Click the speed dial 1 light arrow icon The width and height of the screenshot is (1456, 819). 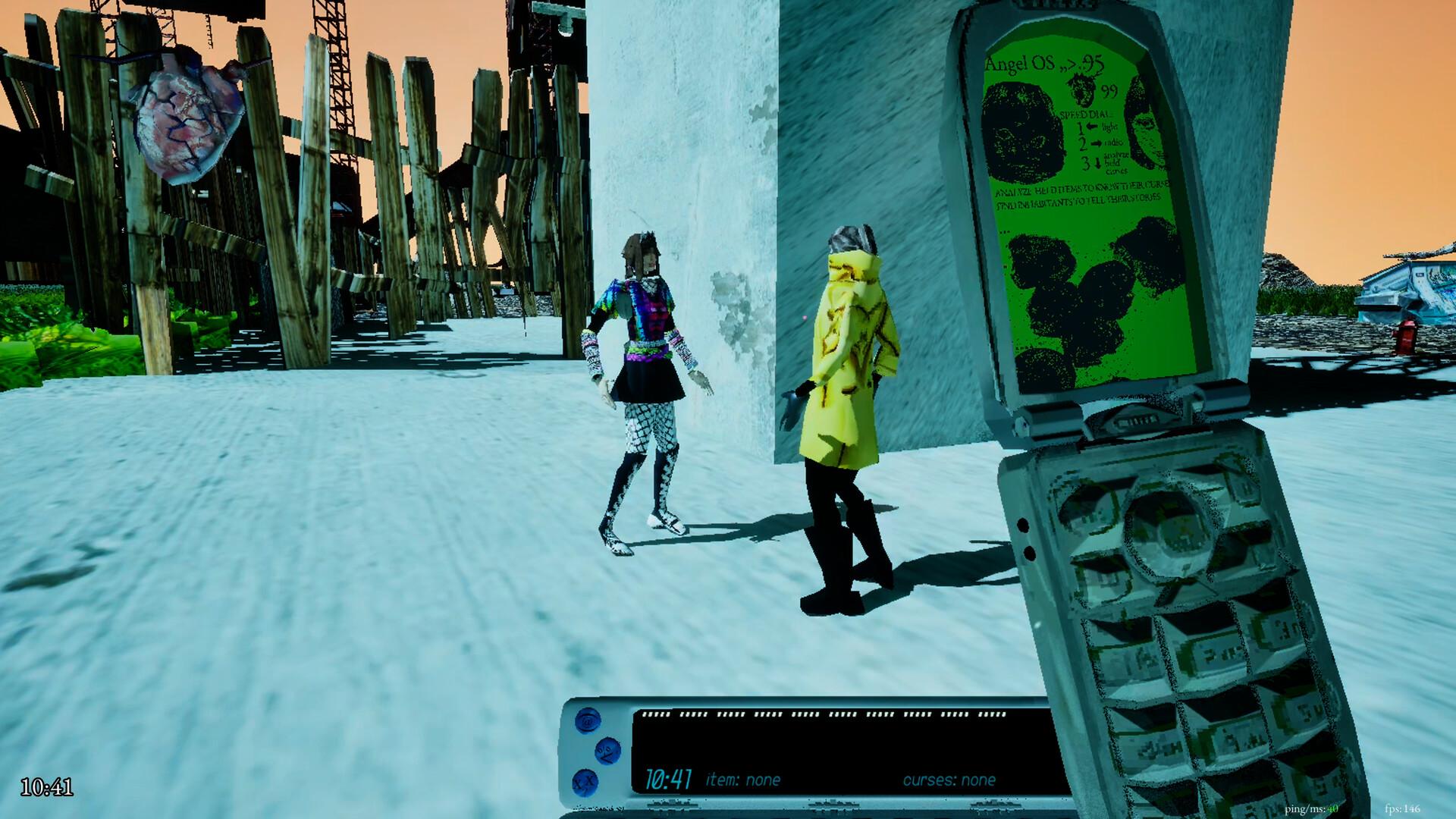point(1092,127)
